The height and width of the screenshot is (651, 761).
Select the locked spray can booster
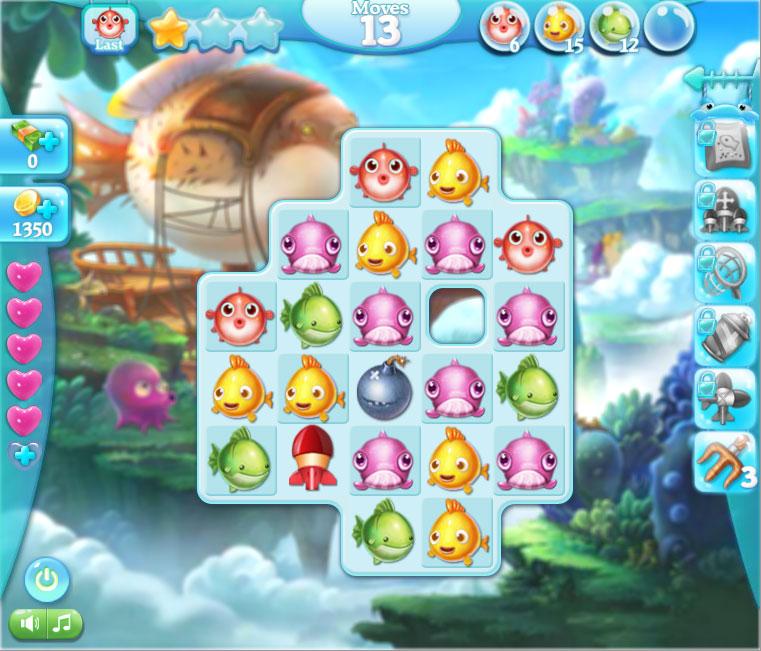coord(726,336)
